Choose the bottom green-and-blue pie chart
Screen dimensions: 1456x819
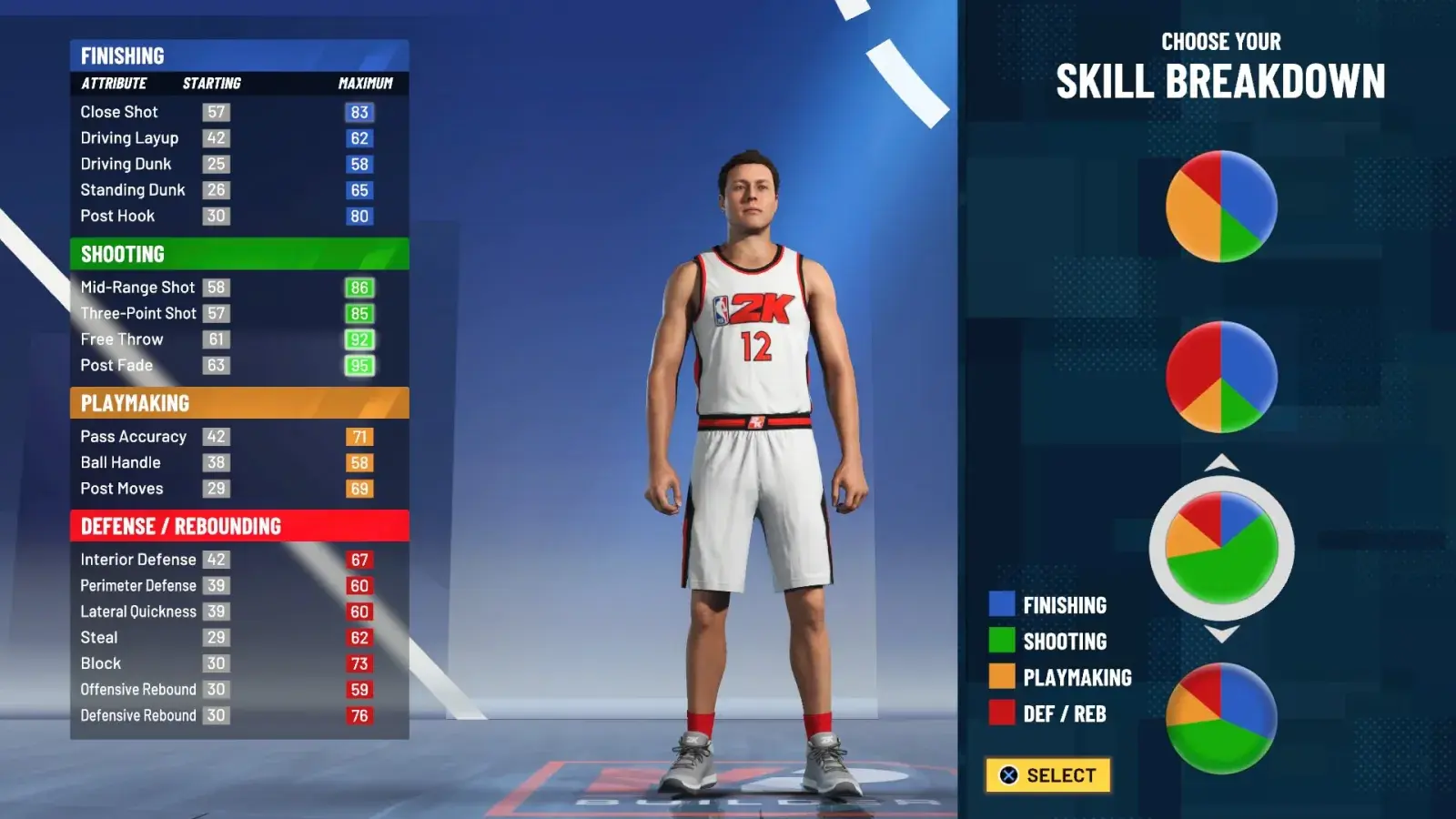click(1221, 718)
